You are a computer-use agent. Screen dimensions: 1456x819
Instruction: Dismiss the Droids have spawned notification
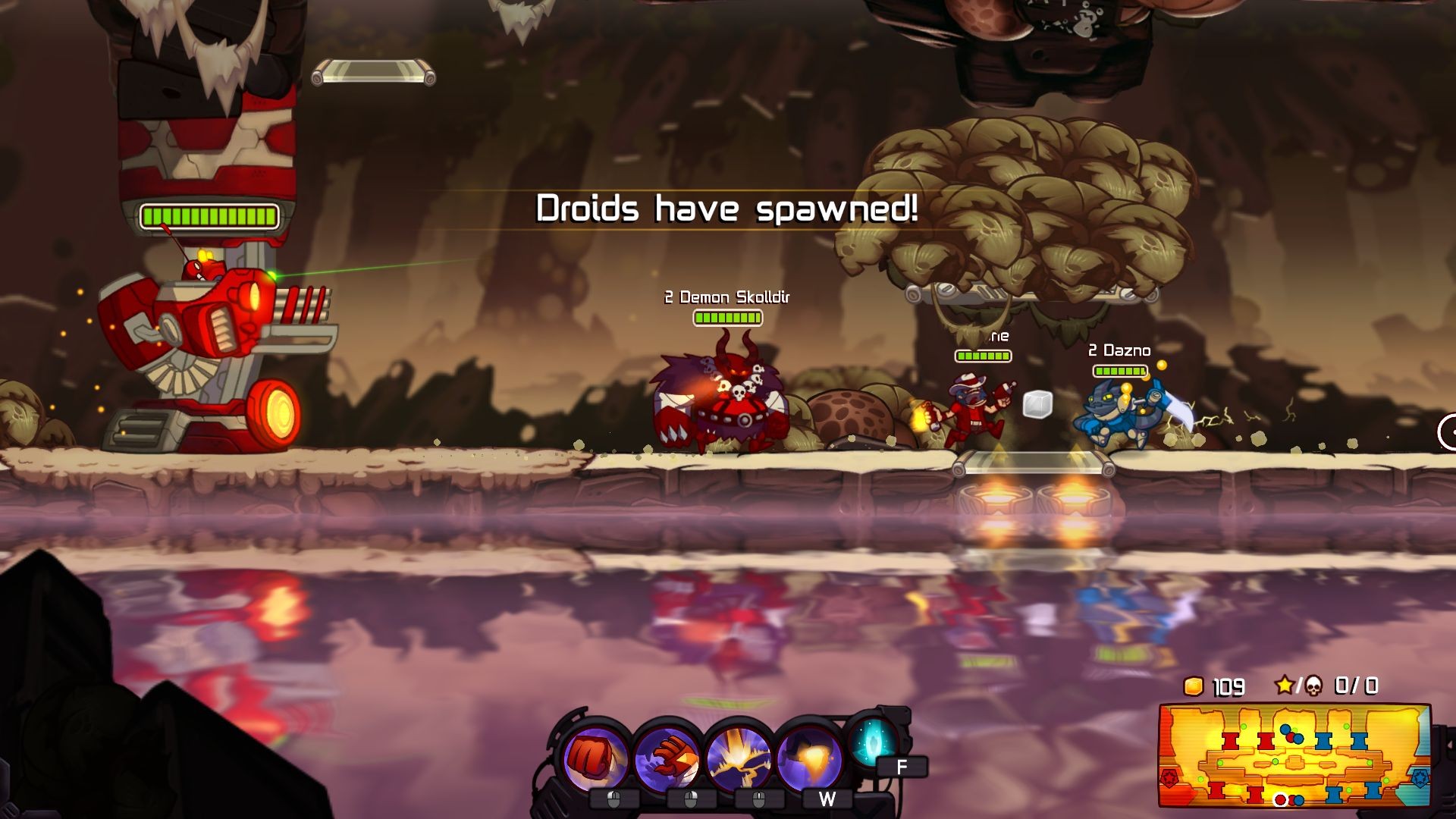click(x=727, y=208)
